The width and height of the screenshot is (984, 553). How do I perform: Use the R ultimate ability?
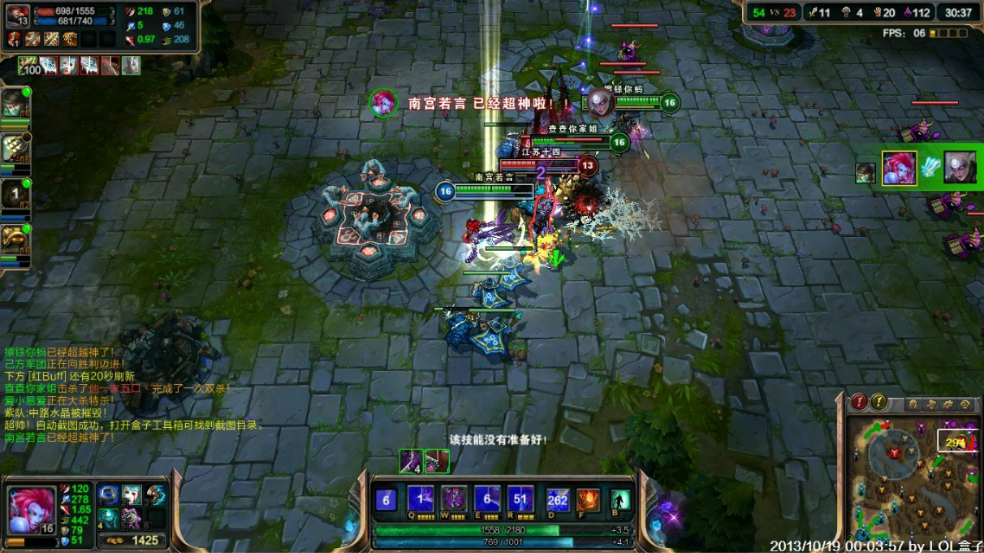(x=520, y=499)
